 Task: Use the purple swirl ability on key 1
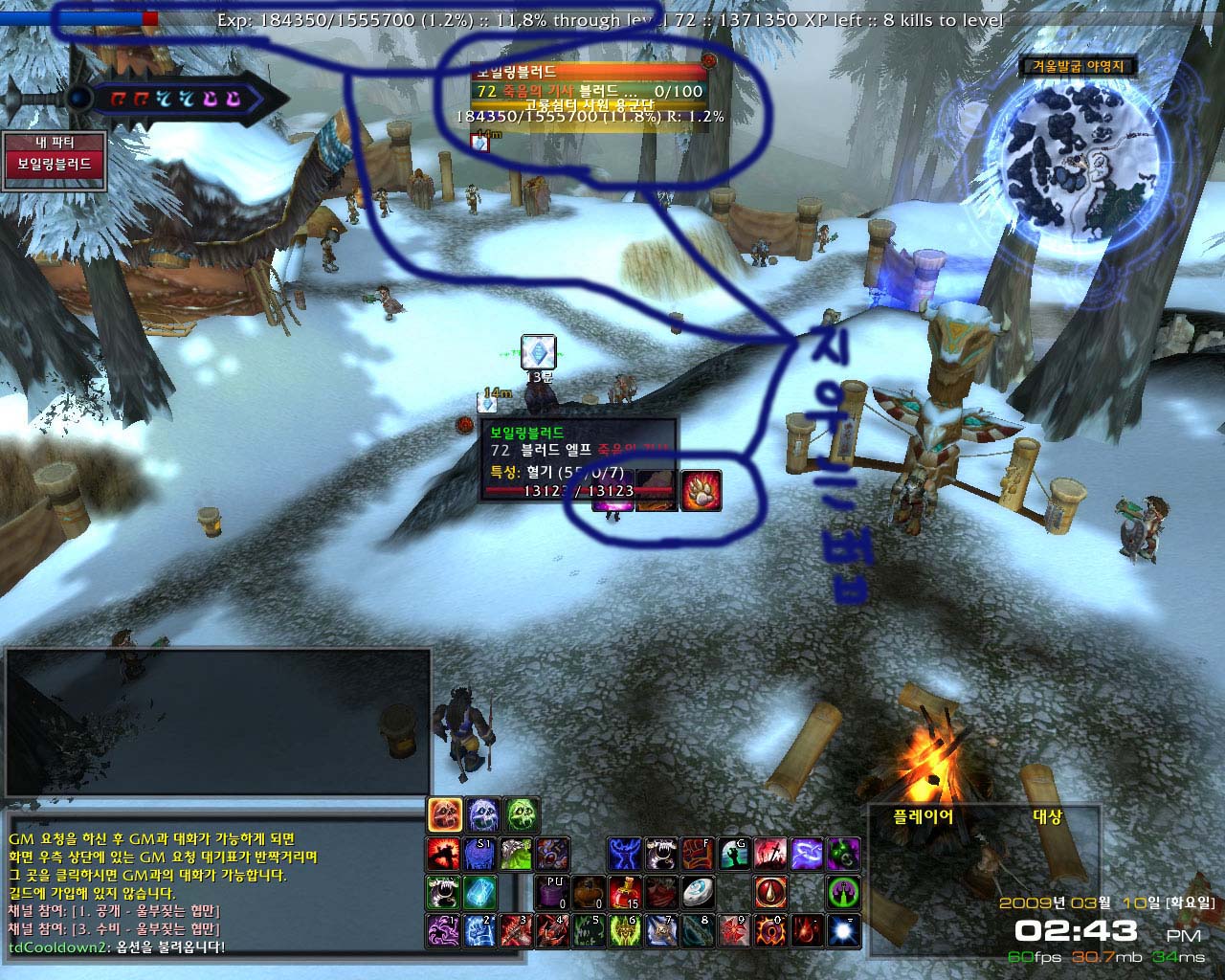444,931
